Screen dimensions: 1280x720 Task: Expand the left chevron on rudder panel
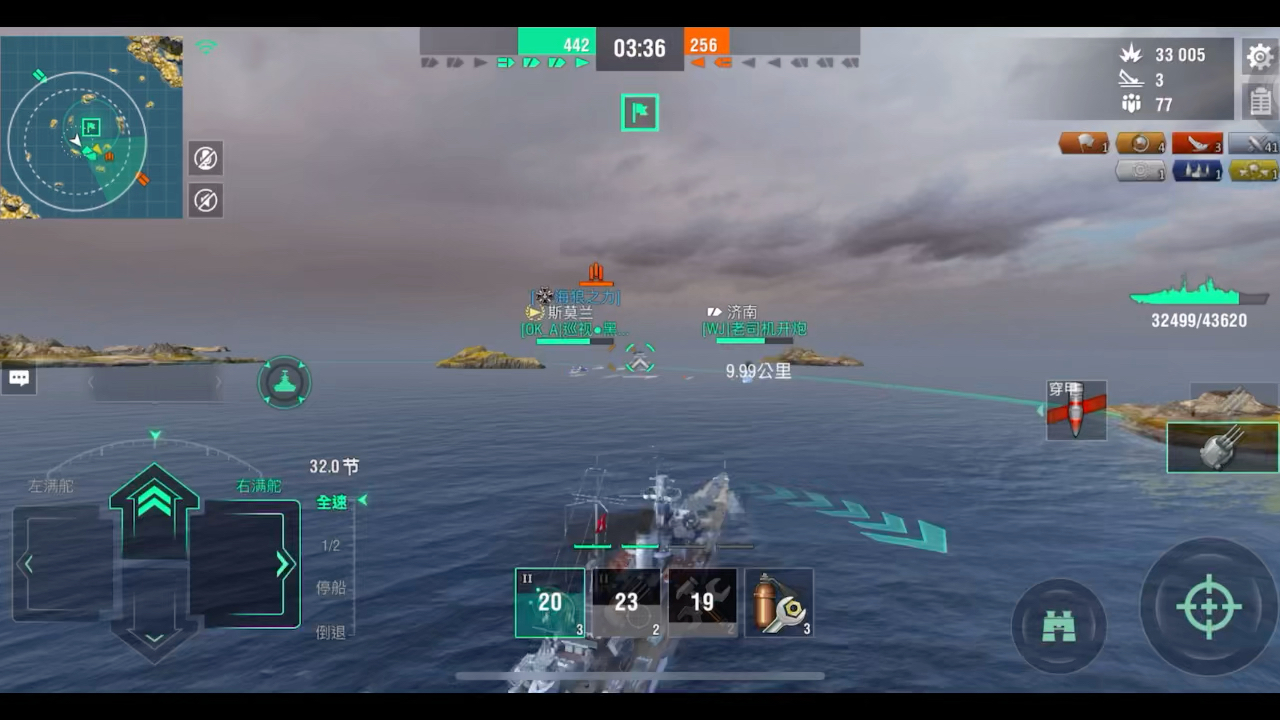[x=27, y=563]
